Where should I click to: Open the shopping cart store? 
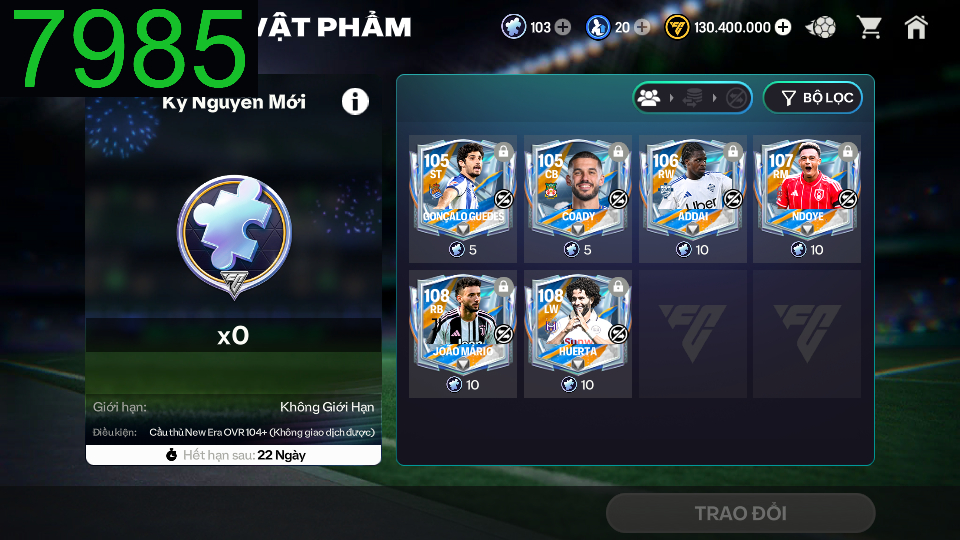coord(869,27)
